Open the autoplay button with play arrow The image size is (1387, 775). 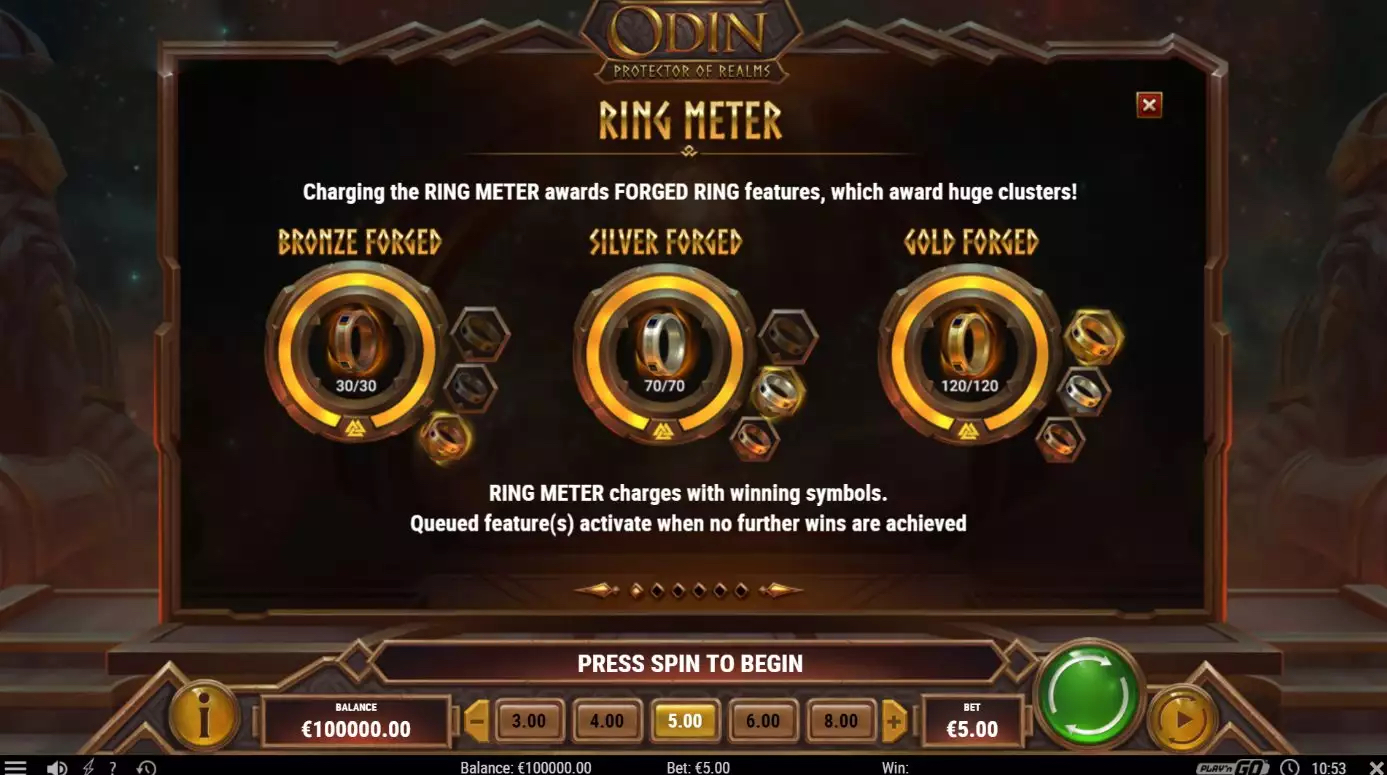(1182, 719)
